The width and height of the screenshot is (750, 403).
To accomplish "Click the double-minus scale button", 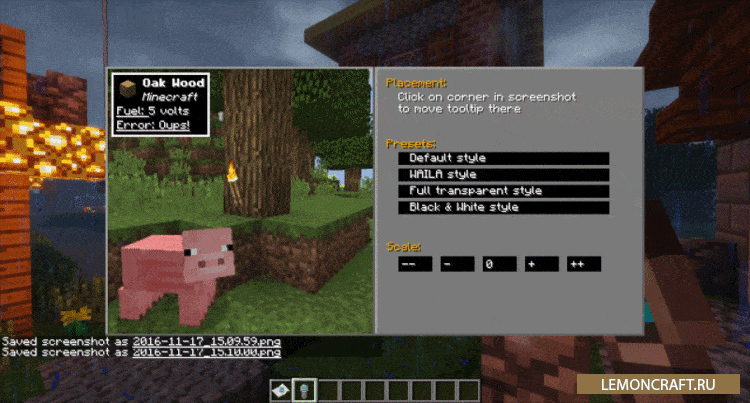I will 415,264.
